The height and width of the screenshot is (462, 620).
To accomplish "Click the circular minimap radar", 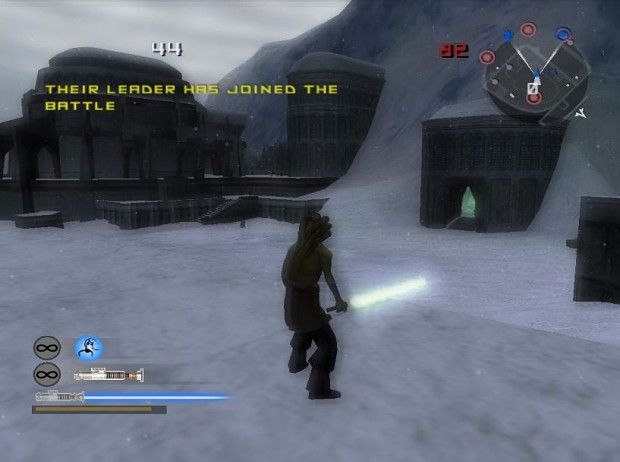I will pos(533,74).
